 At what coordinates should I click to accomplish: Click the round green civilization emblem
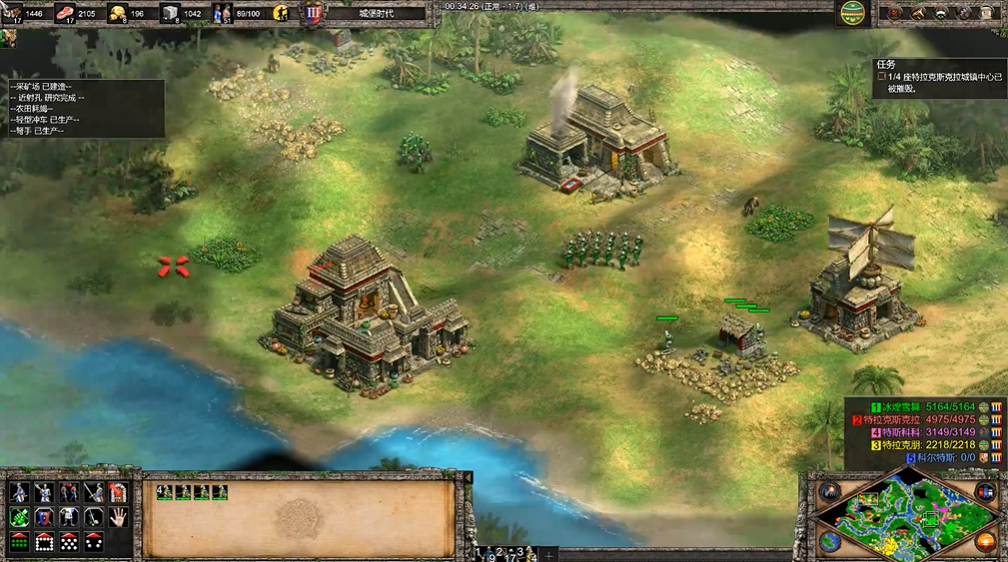tap(852, 13)
